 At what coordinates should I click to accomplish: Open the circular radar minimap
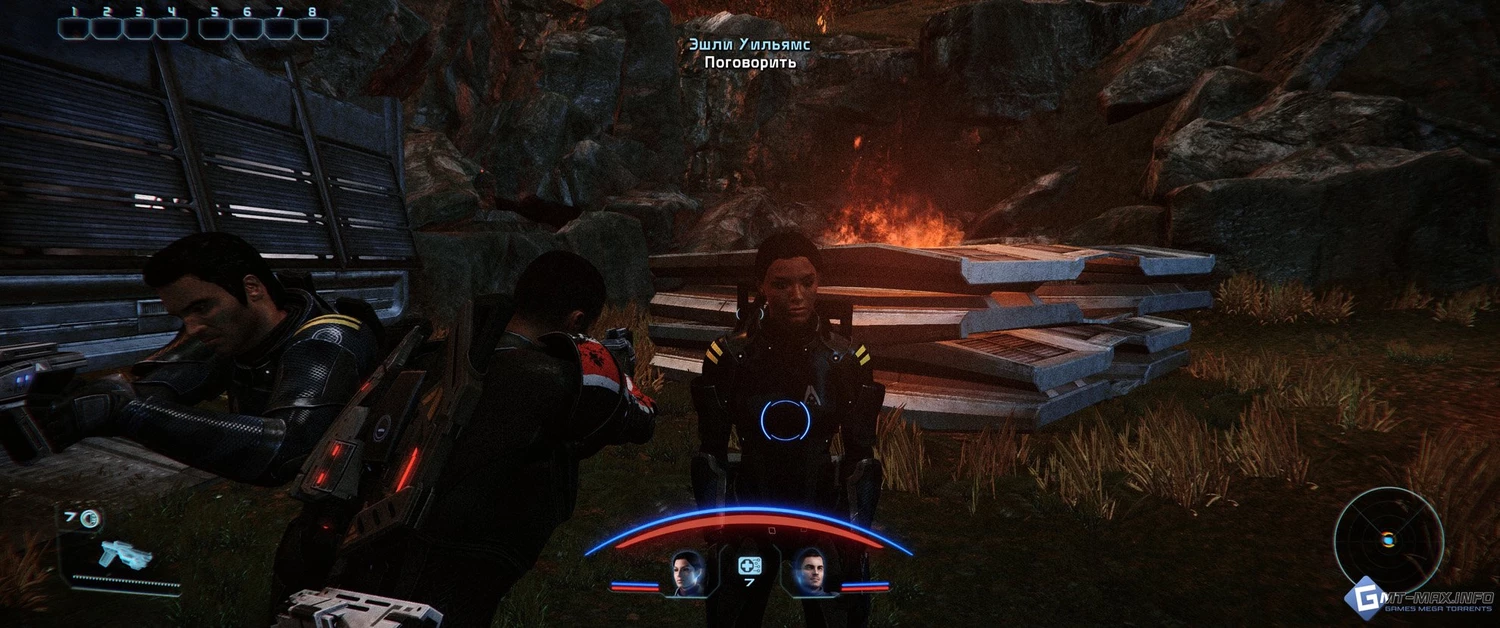[1388, 540]
